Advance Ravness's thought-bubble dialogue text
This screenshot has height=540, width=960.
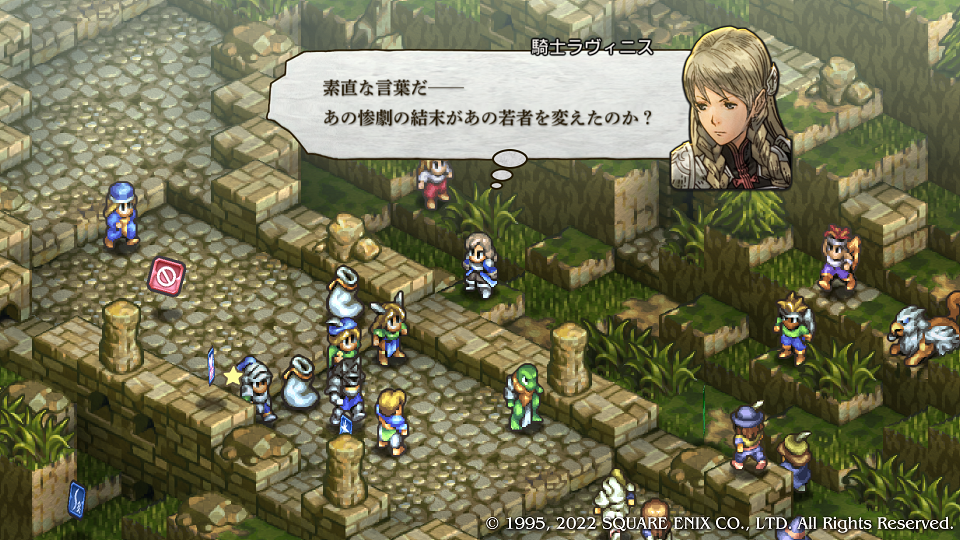pos(480,103)
